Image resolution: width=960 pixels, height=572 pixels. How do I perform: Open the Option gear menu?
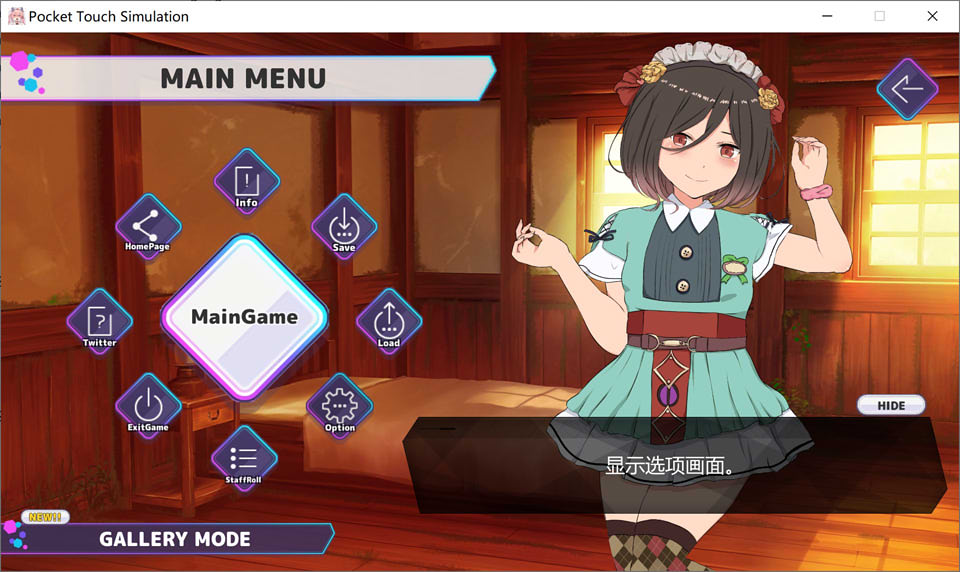click(340, 407)
